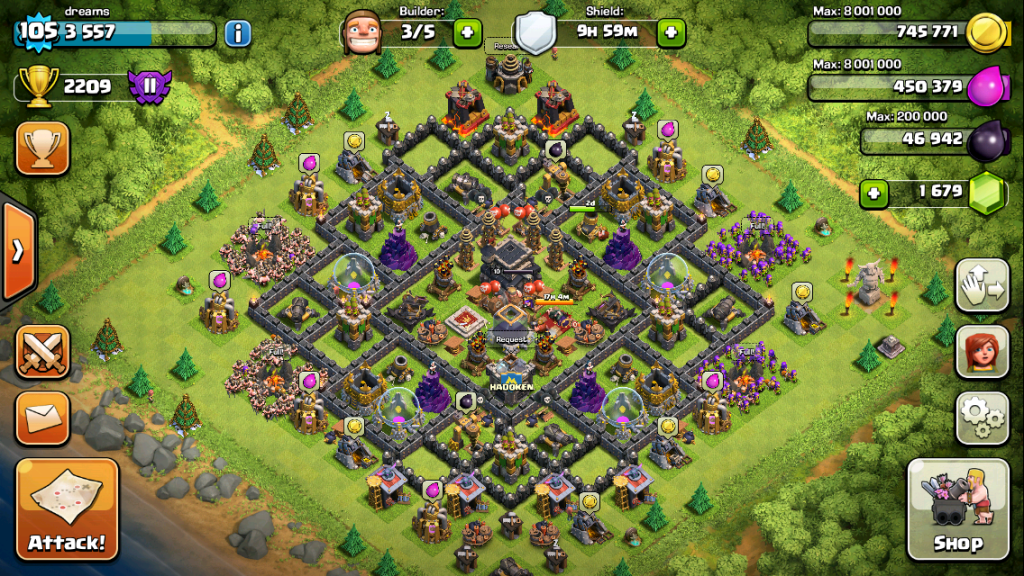Open the red-haired hero portrait button
Screen dimensions: 1024x576
pyautogui.click(x=982, y=351)
